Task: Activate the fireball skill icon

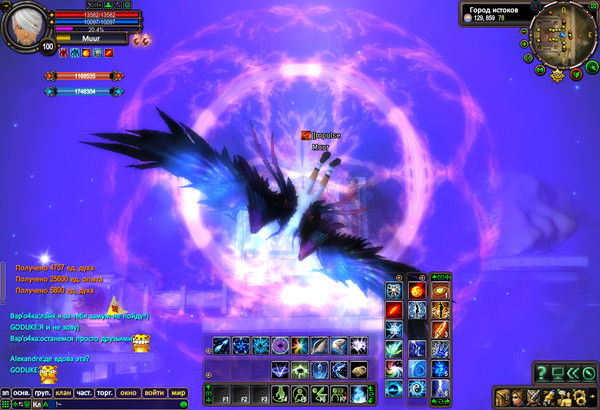Action: pos(418,291)
